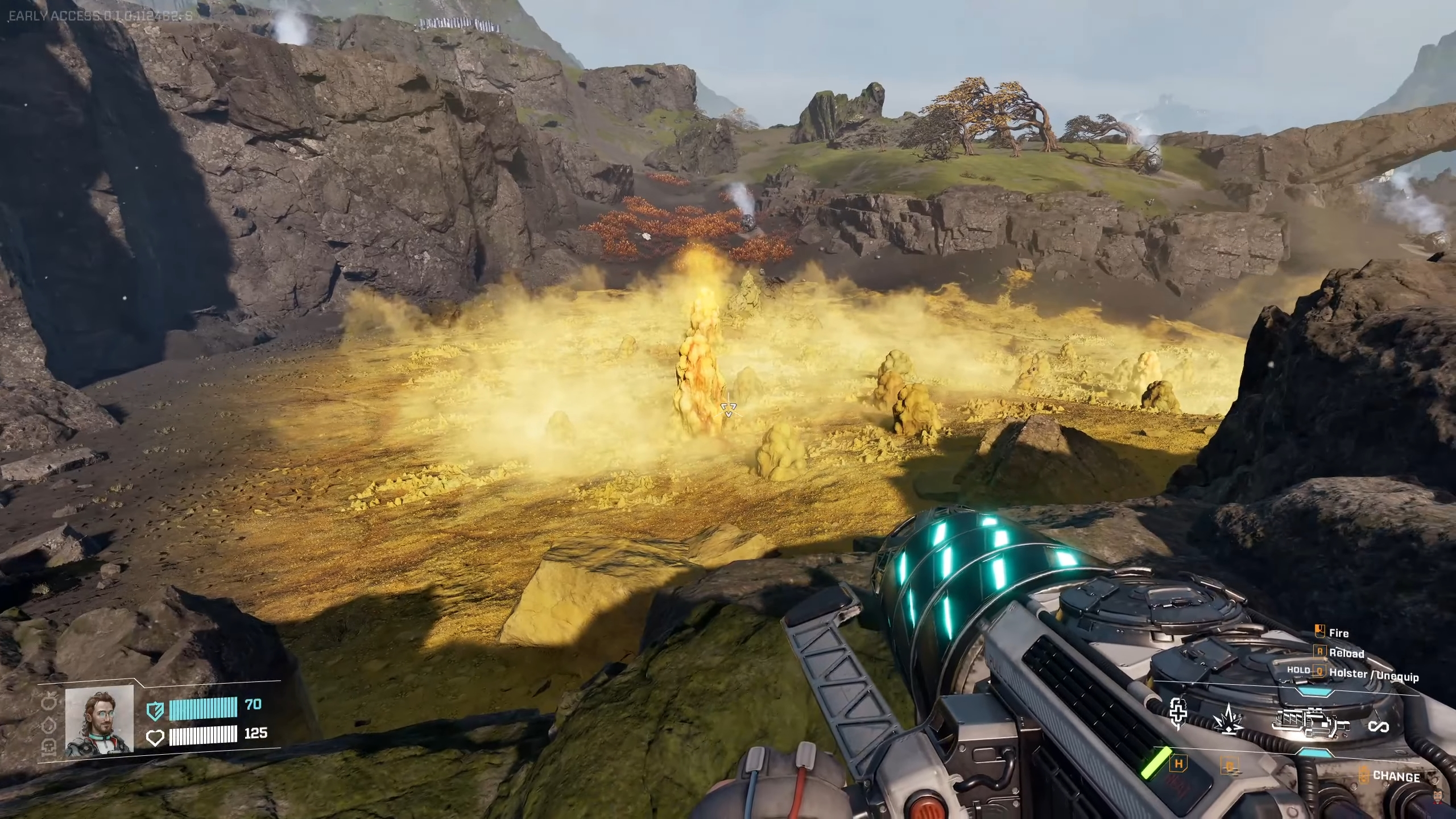
Task: Click the Reload action prompt
Action: (1346, 653)
